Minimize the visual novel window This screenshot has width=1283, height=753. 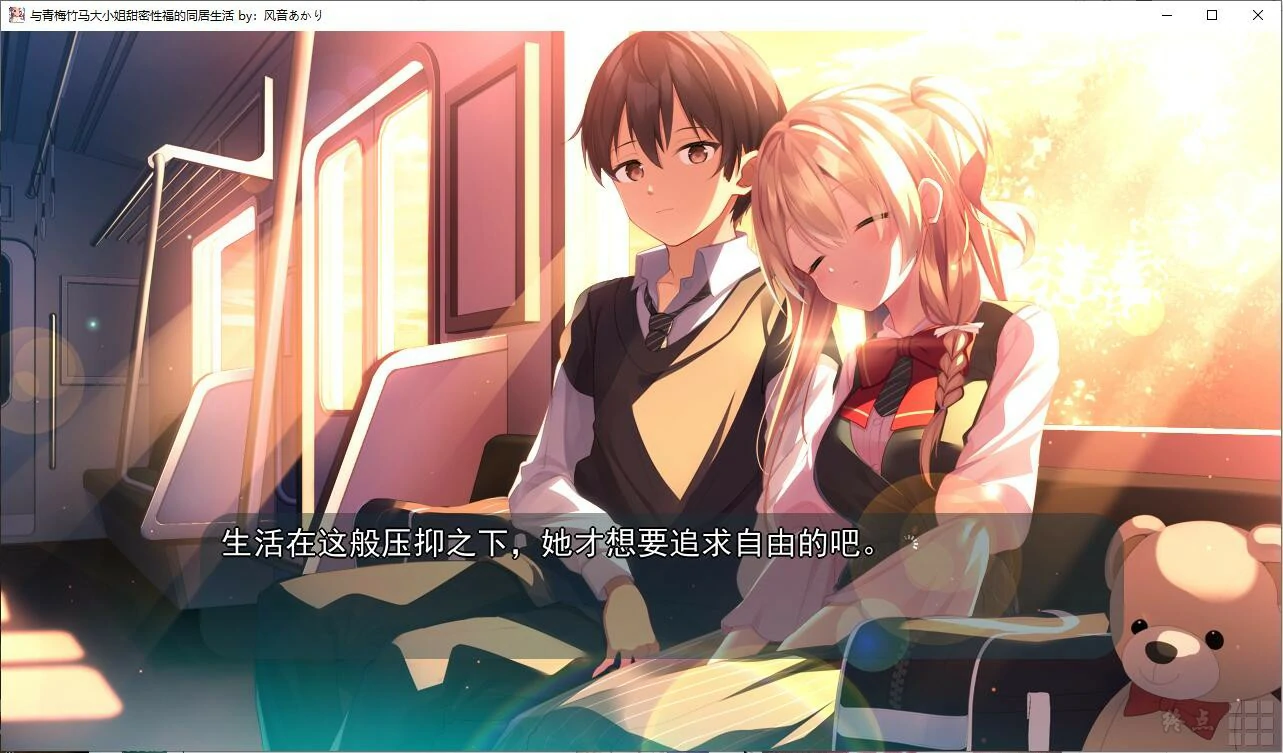point(1165,15)
